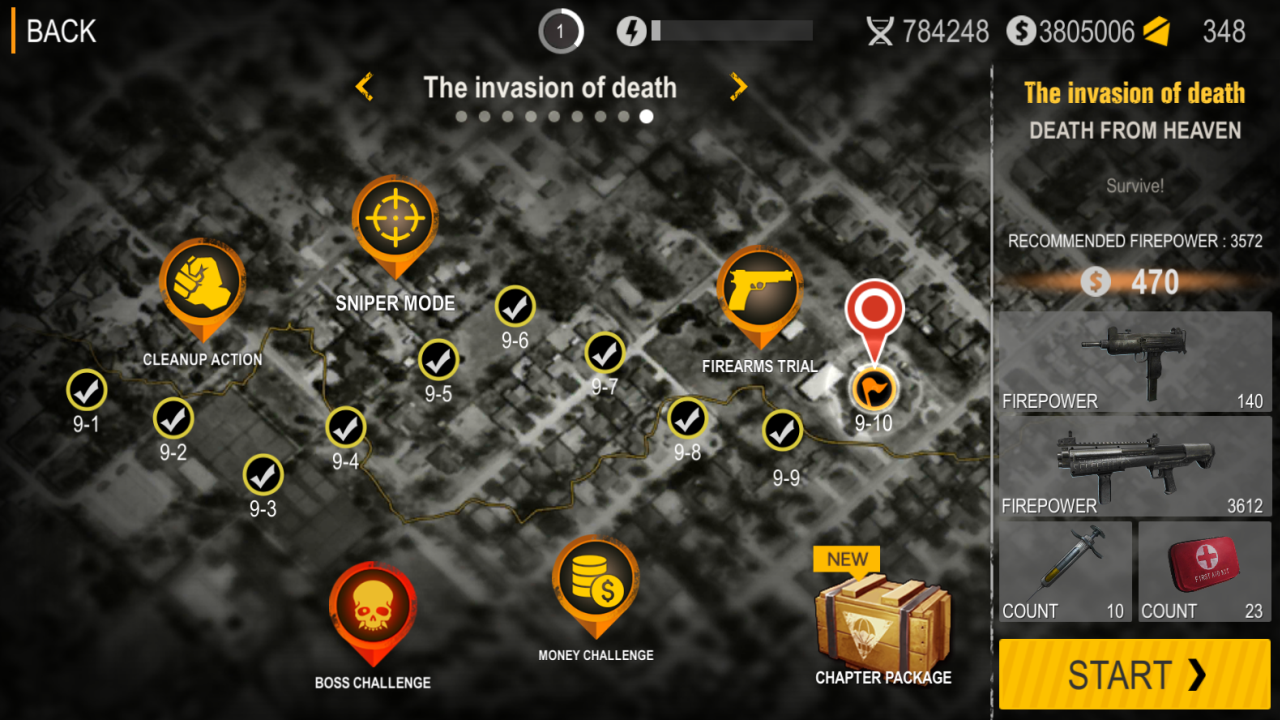Open the Money Challenge coins icon
The width and height of the screenshot is (1280, 720).
coord(597,580)
